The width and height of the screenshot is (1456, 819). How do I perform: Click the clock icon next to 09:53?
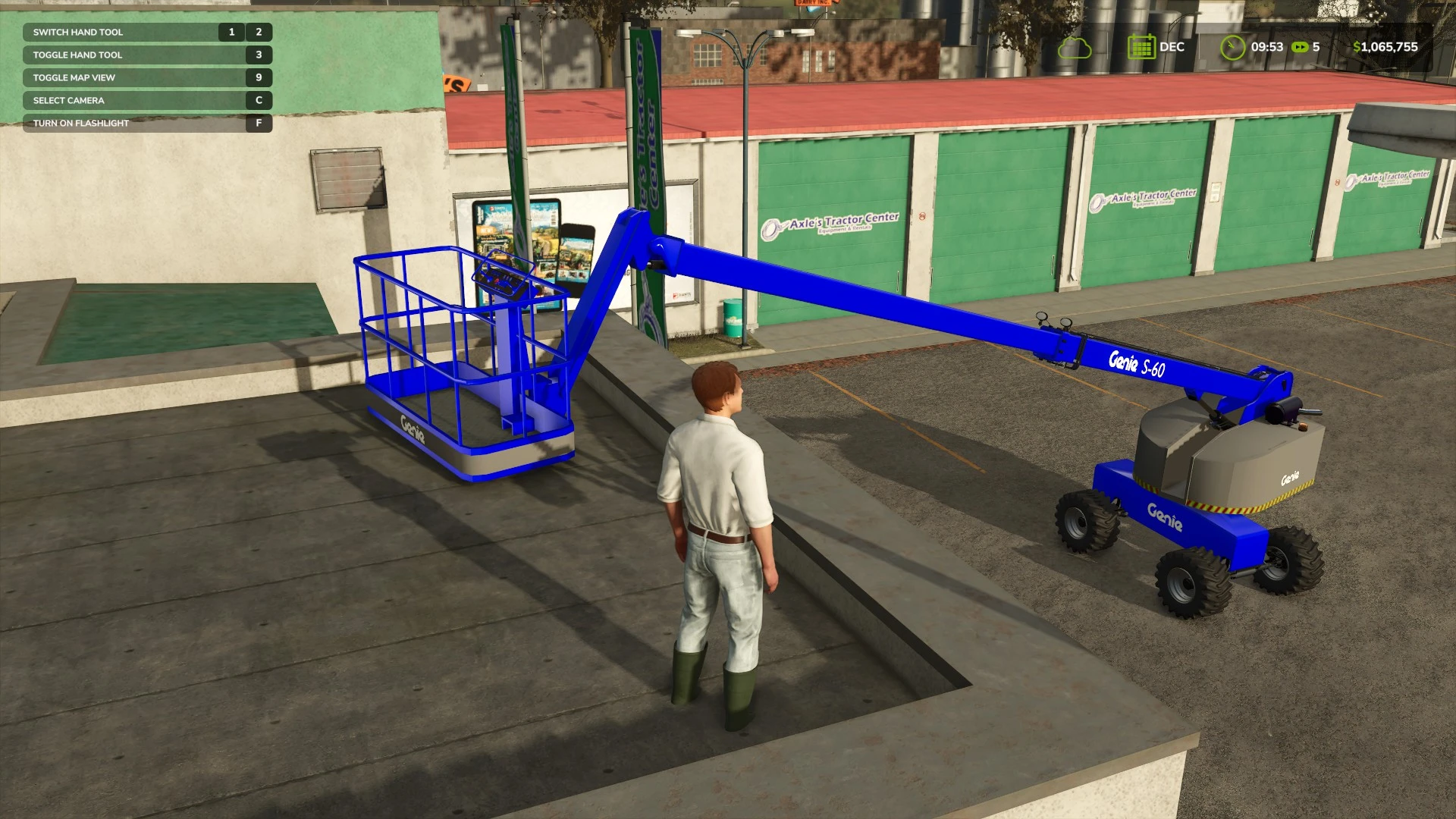coord(1235,47)
